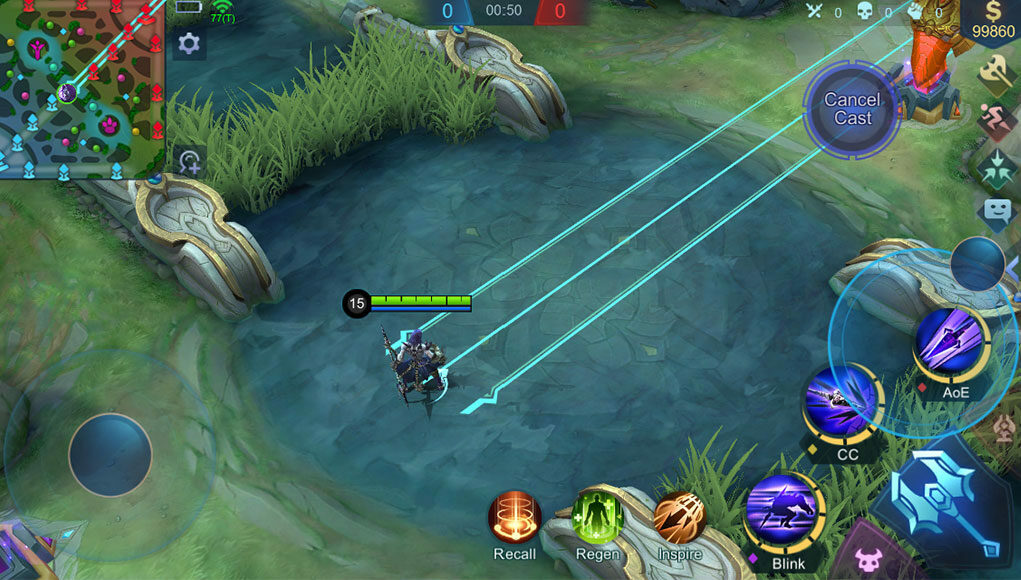Select the purple minion target button
The width and height of the screenshot is (1021, 580).
coord(862,558)
